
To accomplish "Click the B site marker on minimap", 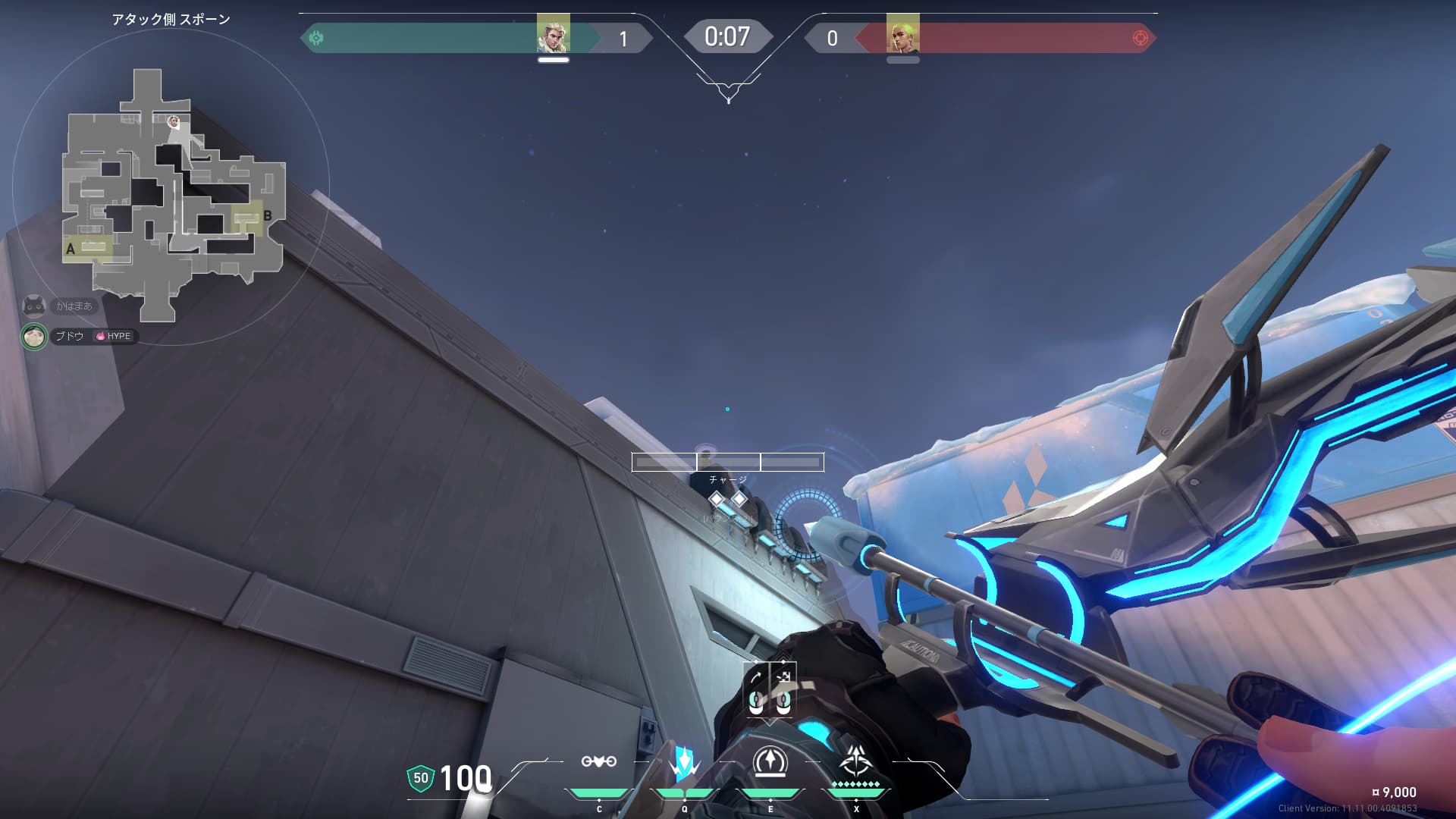I will pyautogui.click(x=267, y=216).
